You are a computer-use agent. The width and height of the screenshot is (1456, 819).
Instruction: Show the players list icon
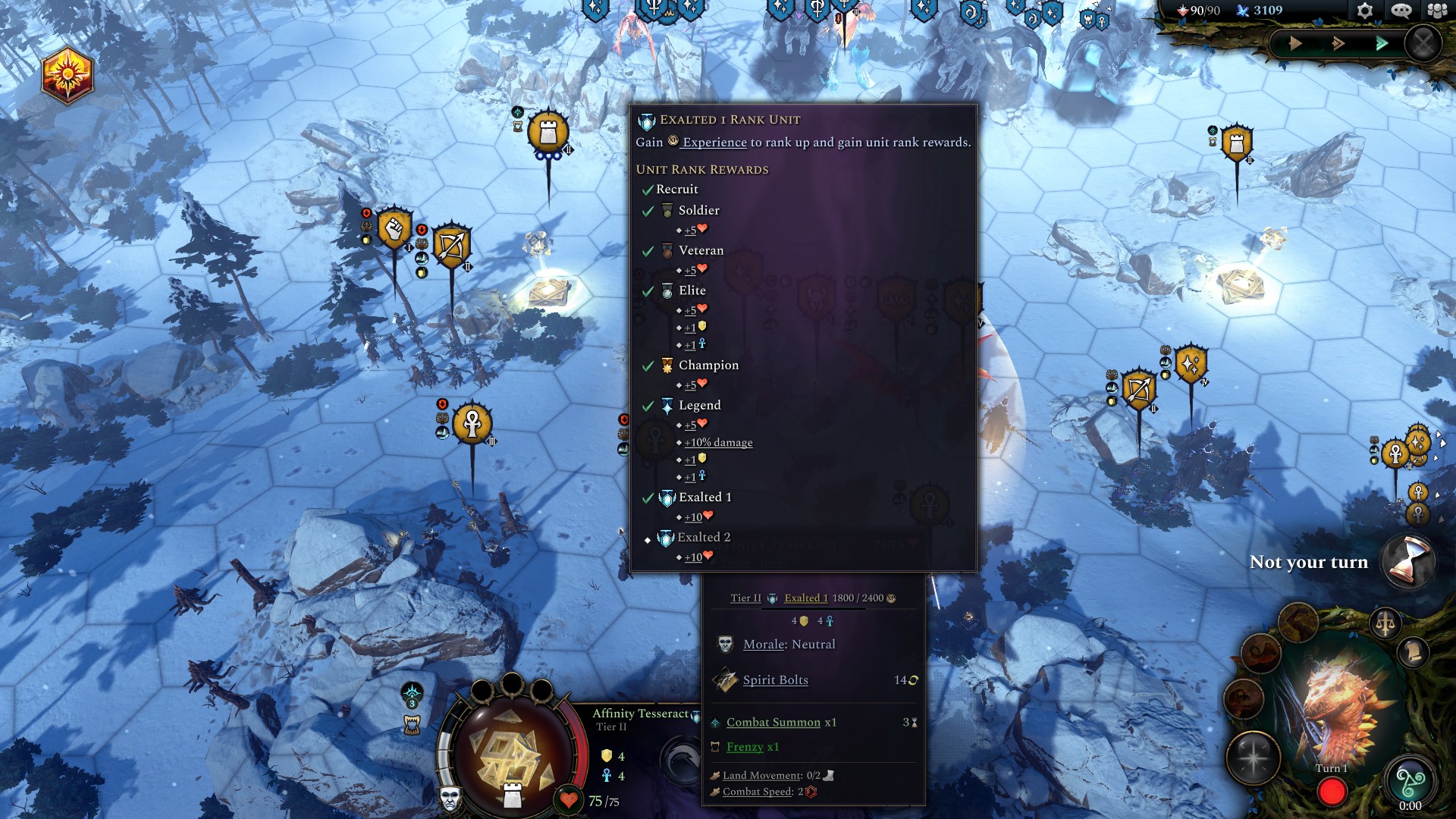point(1437,11)
